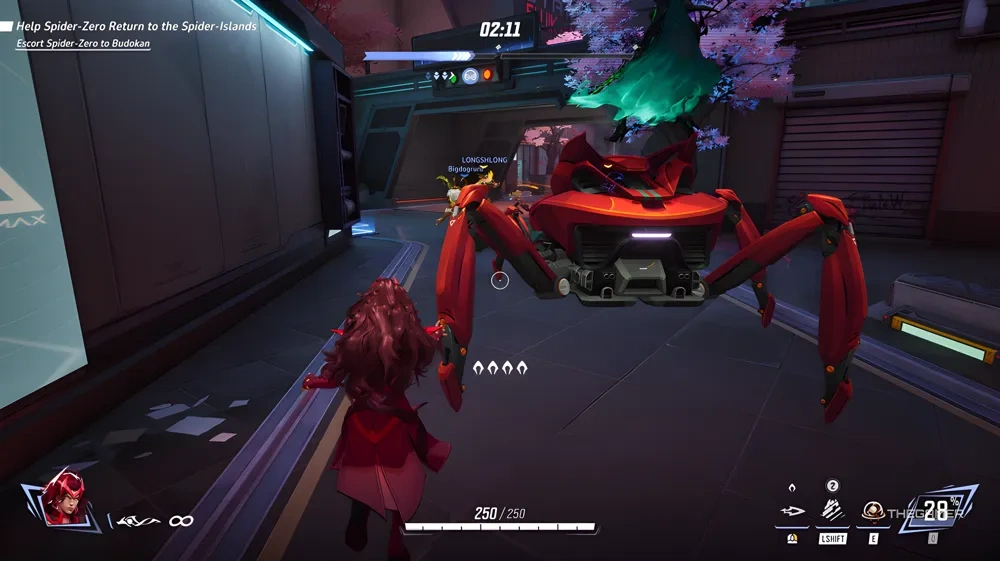The width and height of the screenshot is (1000, 561).
Task: Open the Escort Spider-Zero objective tracker
Action: coord(83,44)
